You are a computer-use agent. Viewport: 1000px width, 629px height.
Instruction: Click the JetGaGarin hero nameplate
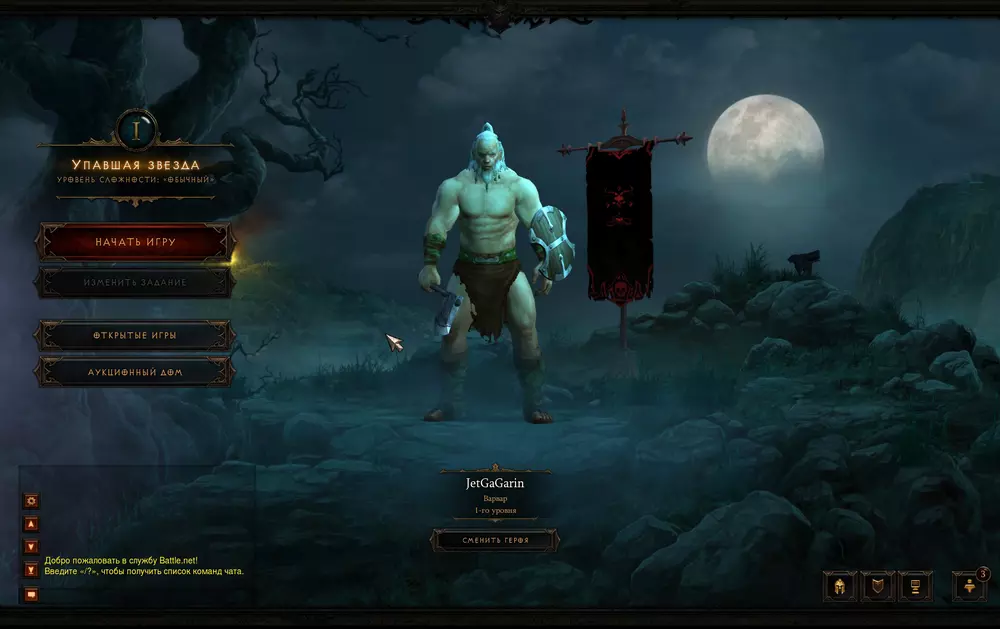495,483
